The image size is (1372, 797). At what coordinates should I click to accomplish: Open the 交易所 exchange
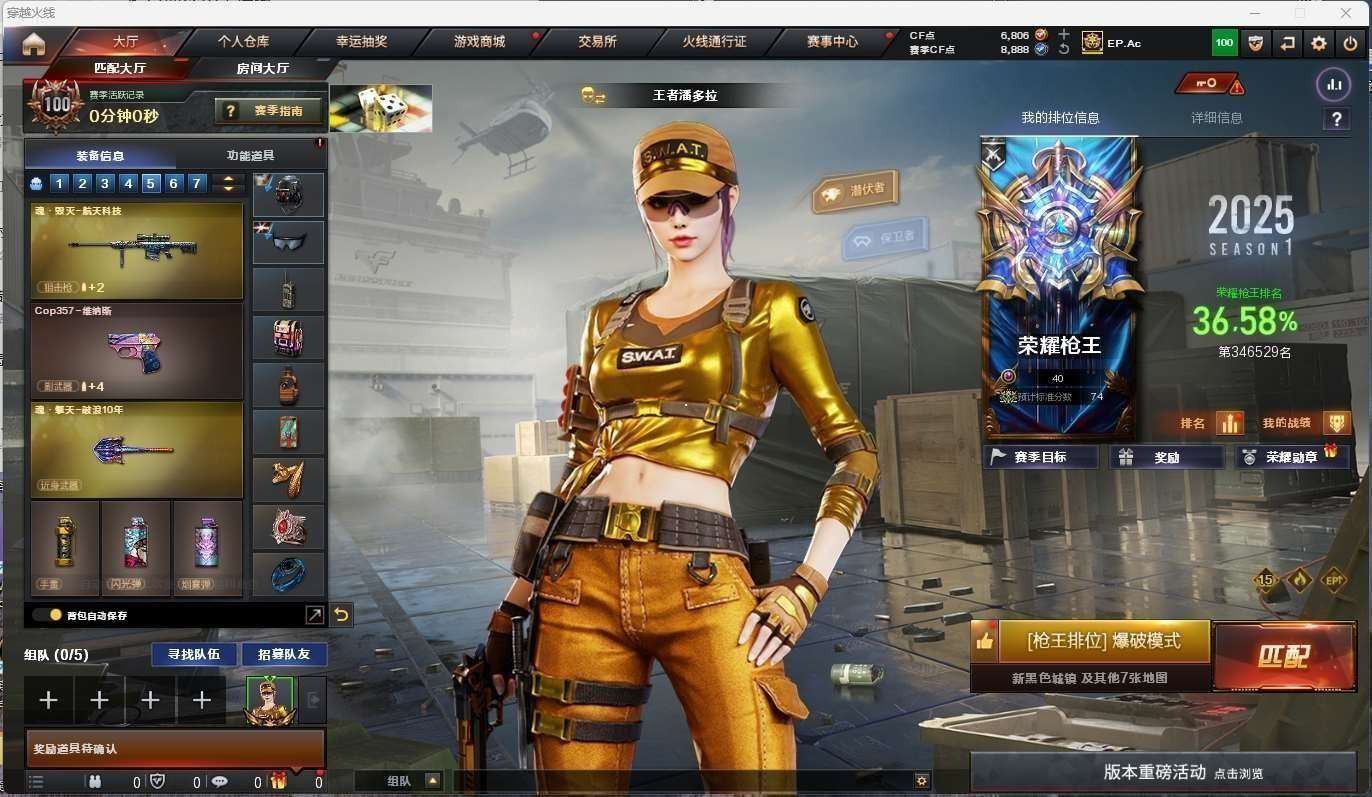(597, 42)
